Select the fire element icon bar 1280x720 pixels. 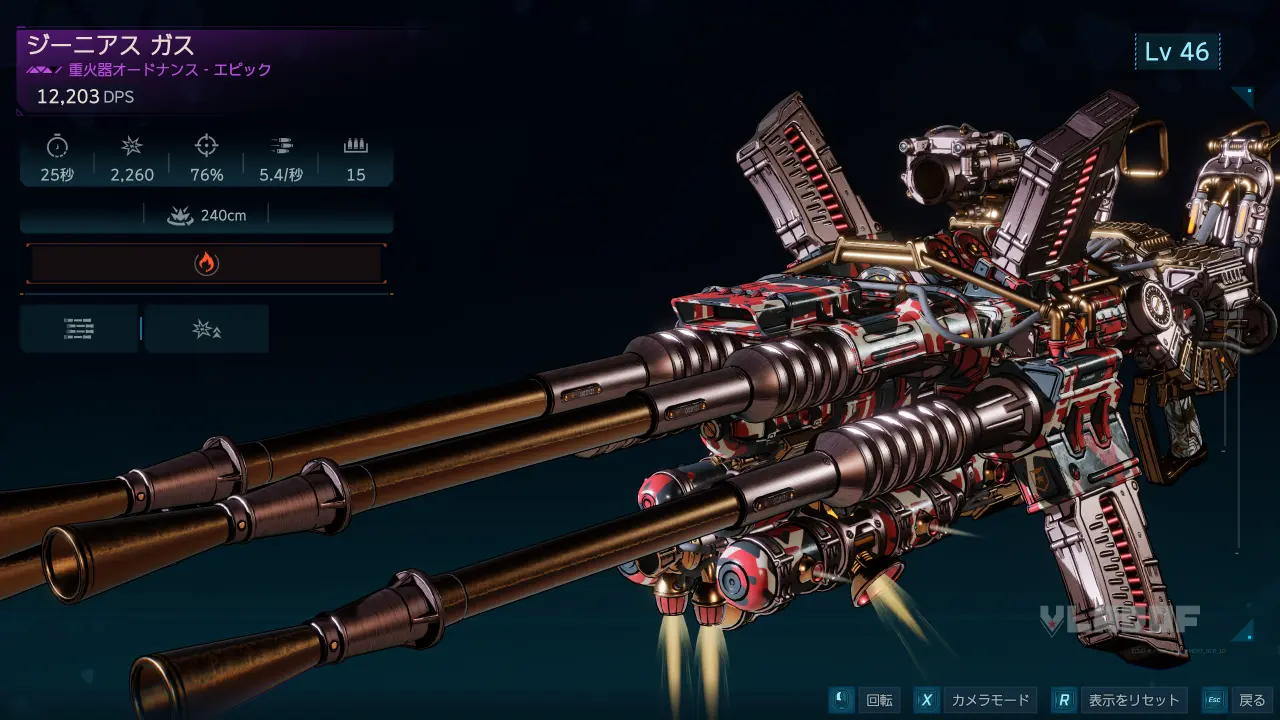[206, 264]
